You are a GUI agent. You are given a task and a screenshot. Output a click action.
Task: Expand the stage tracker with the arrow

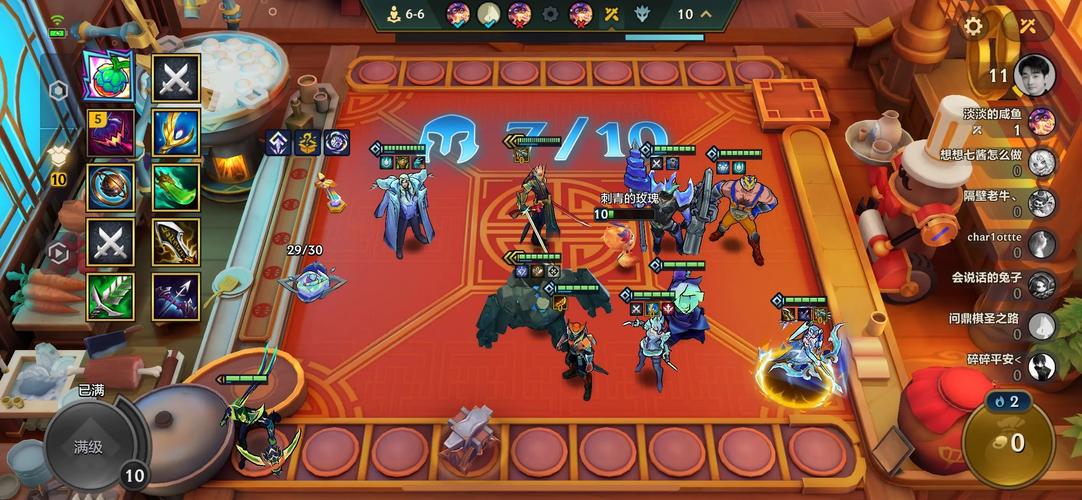point(707,14)
